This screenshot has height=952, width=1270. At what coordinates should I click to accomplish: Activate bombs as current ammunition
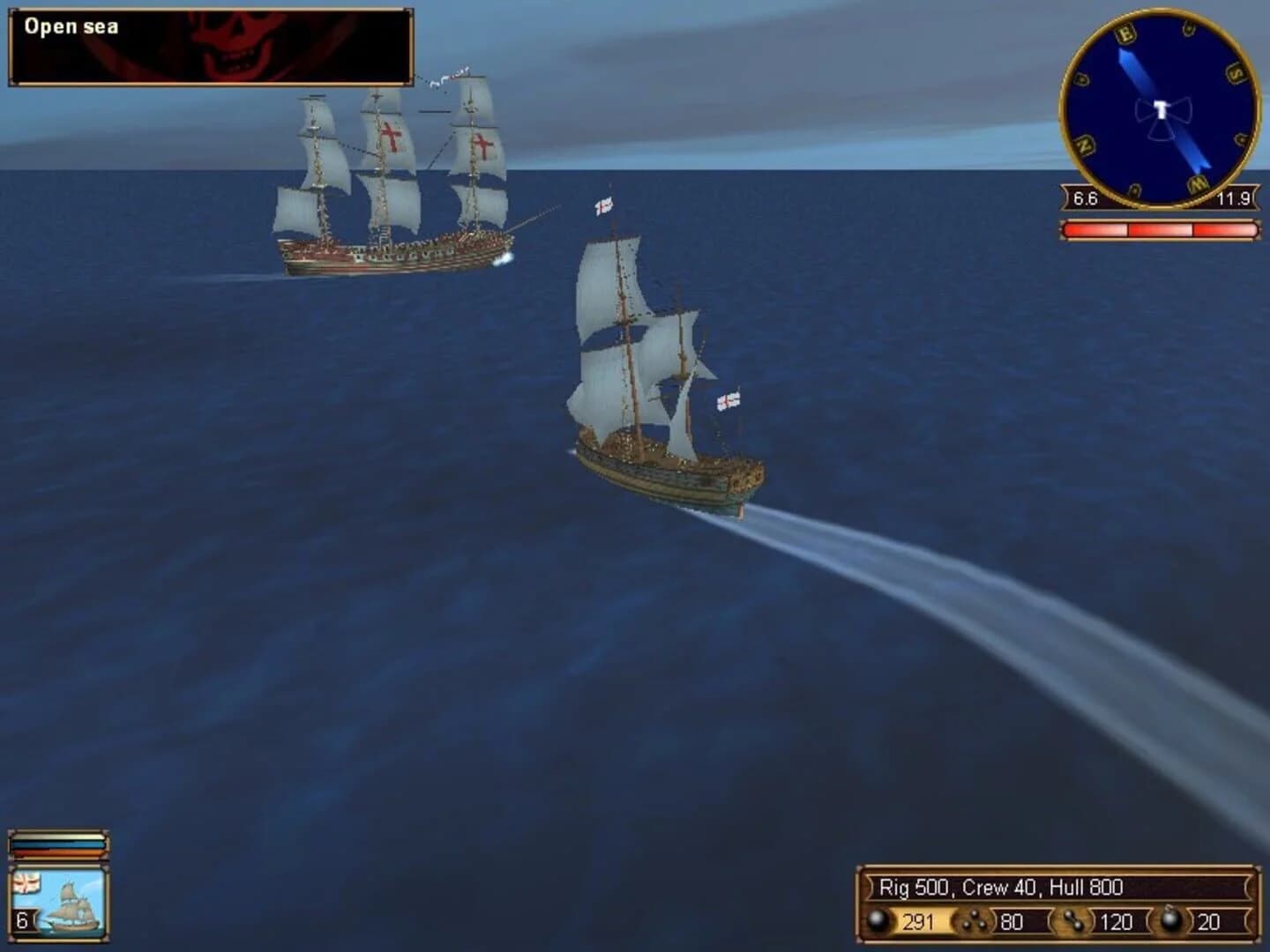(1171, 920)
